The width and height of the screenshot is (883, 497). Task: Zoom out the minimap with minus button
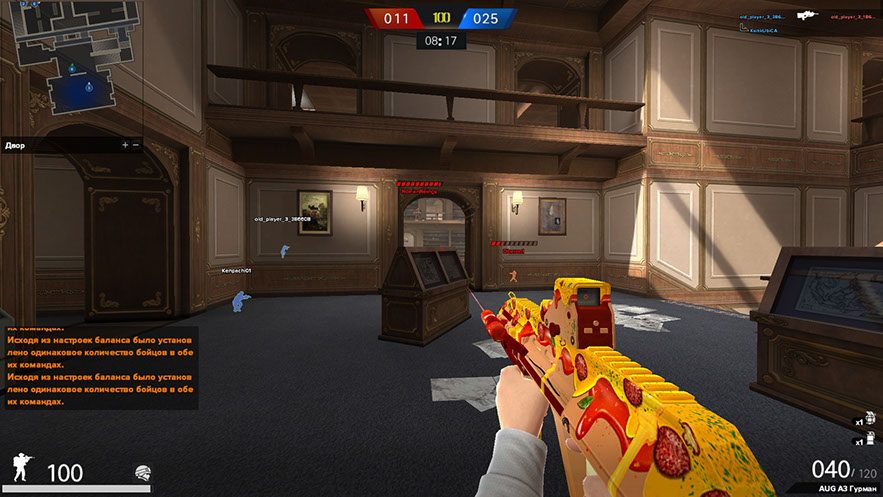coord(136,145)
